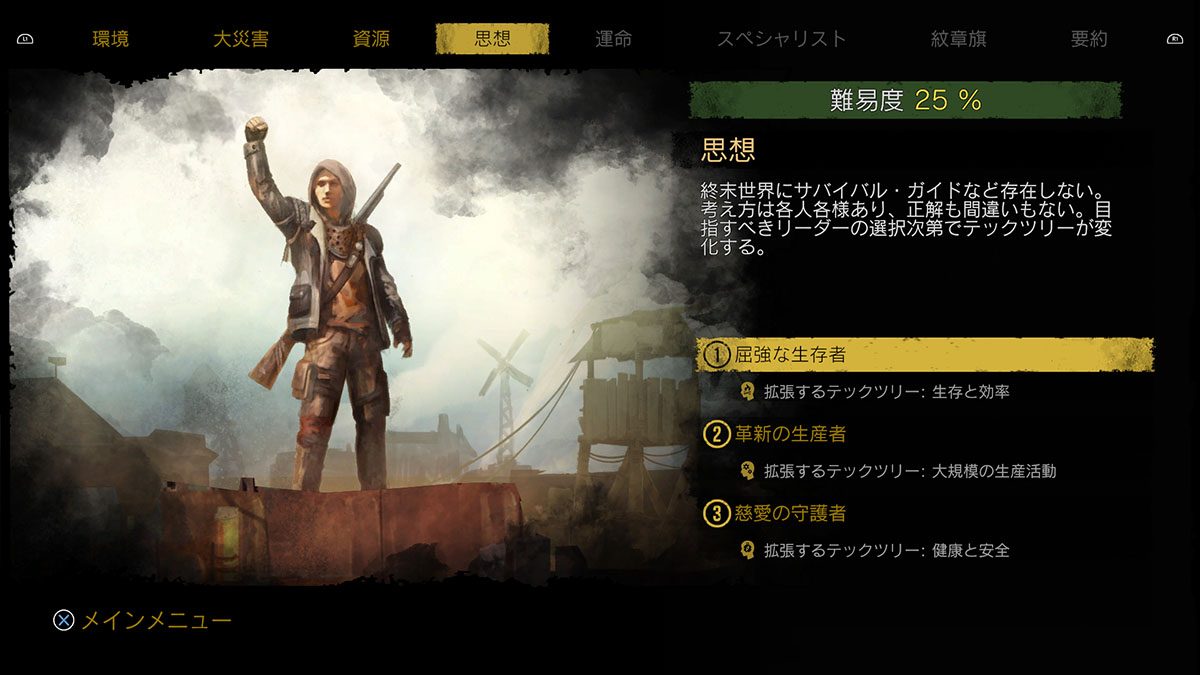Show the 要約 tab

pyautogui.click(x=1089, y=40)
